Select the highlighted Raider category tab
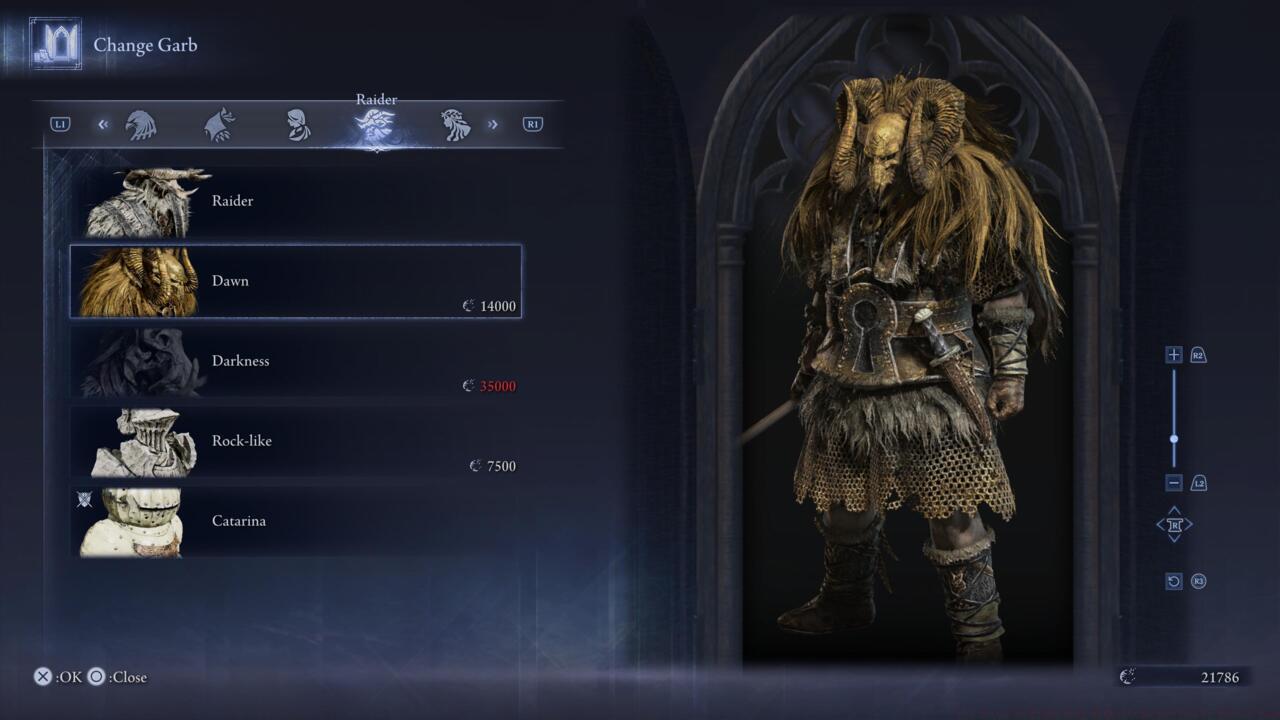Image resolution: width=1280 pixels, height=720 pixels. [375, 123]
